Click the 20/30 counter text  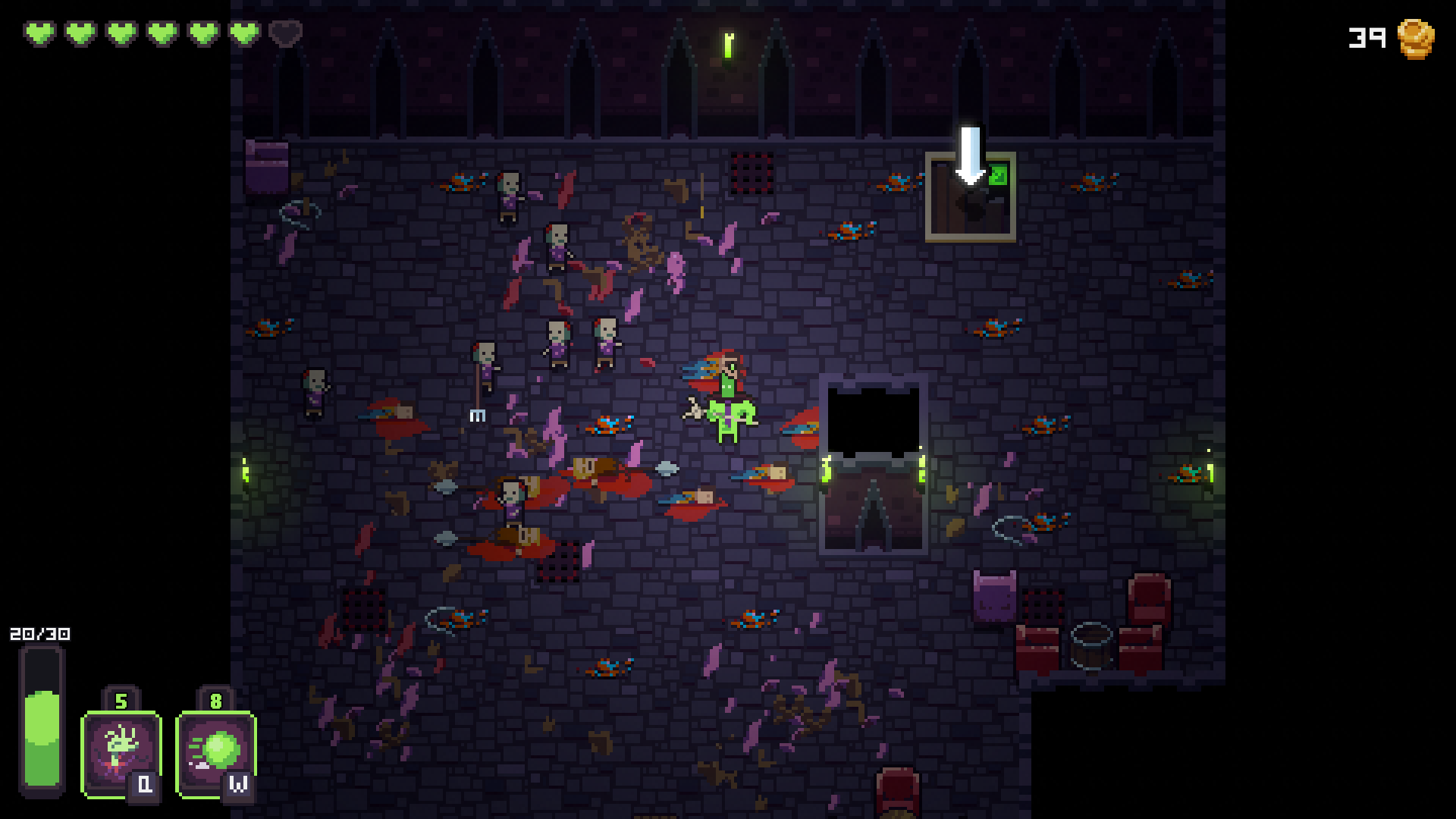[x=38, y=633]
